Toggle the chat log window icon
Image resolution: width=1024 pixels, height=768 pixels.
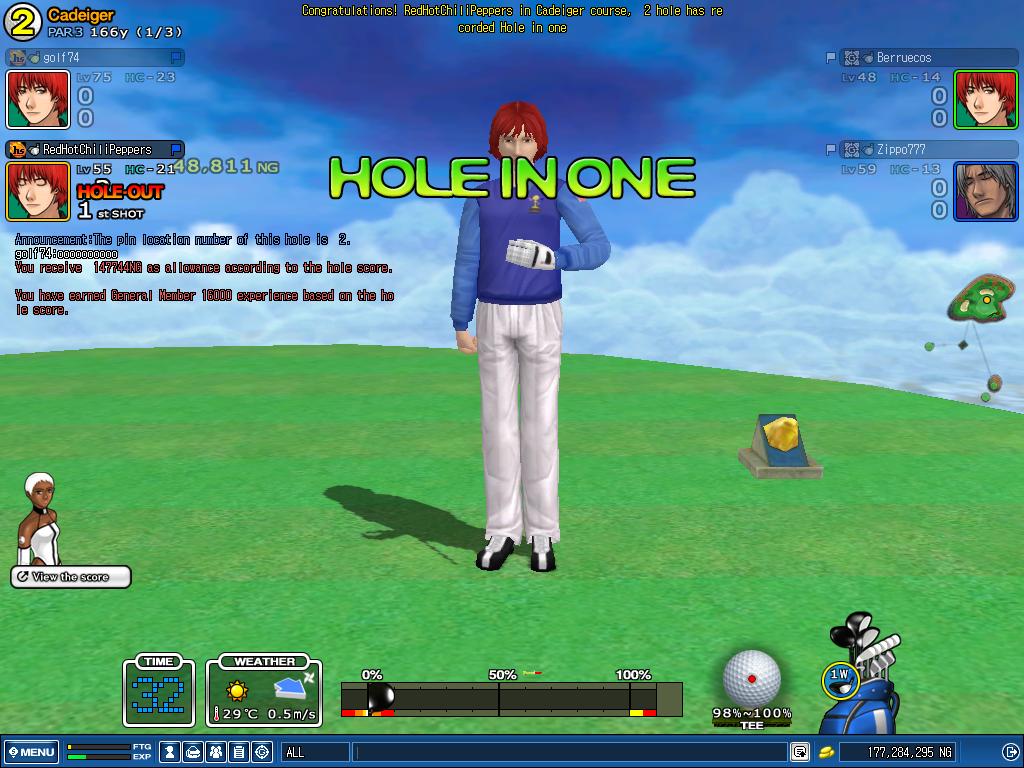pos(800,752)
